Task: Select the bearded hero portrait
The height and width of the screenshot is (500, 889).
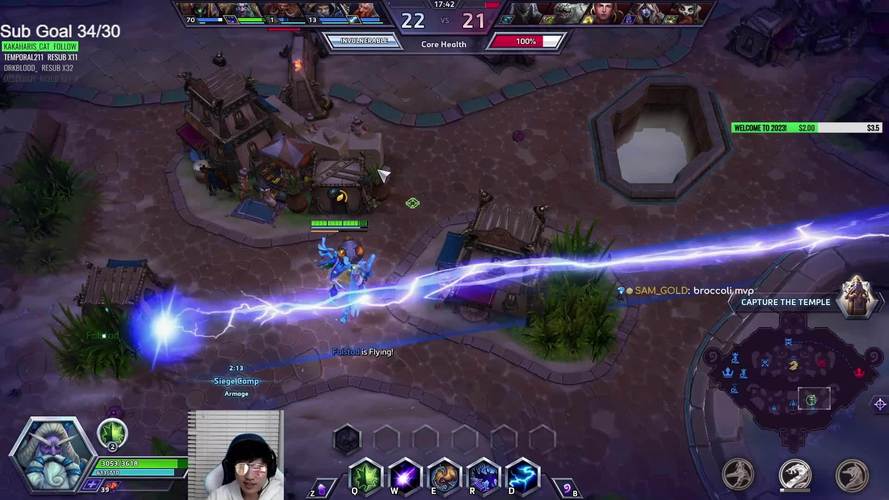Action: click(x=52, y=455)
